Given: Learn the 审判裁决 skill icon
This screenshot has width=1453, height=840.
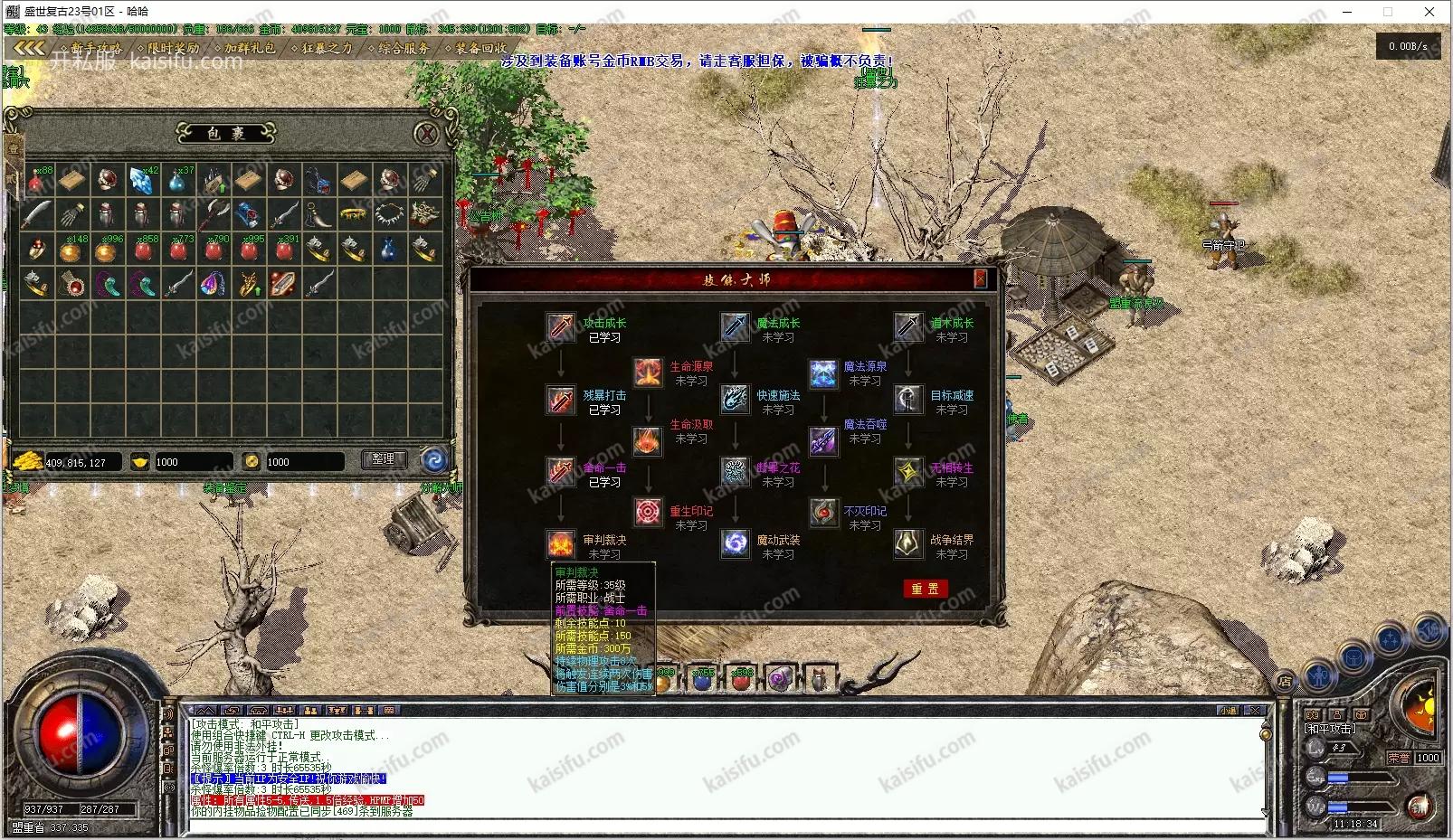Looking at the screenshot, I should click(561, 544).
